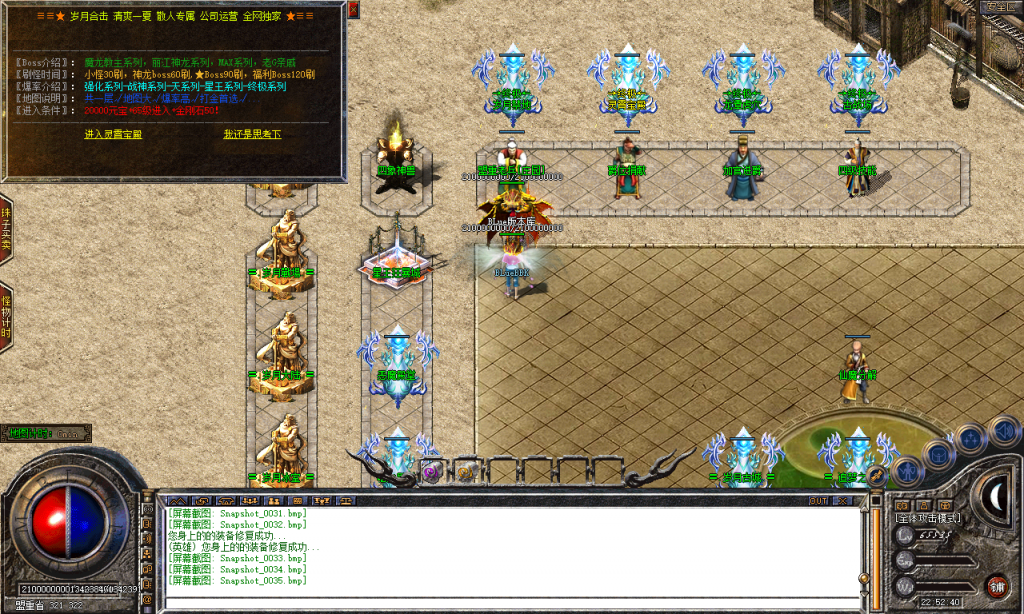1024x614 pixels.
Task: Click the red 铺 shop button
Action: tap(996, 585)
